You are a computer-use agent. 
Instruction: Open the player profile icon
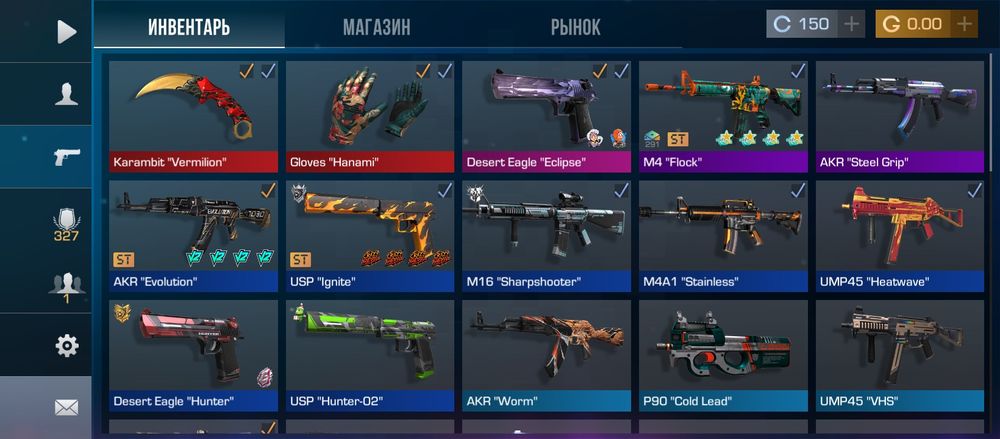66,94
